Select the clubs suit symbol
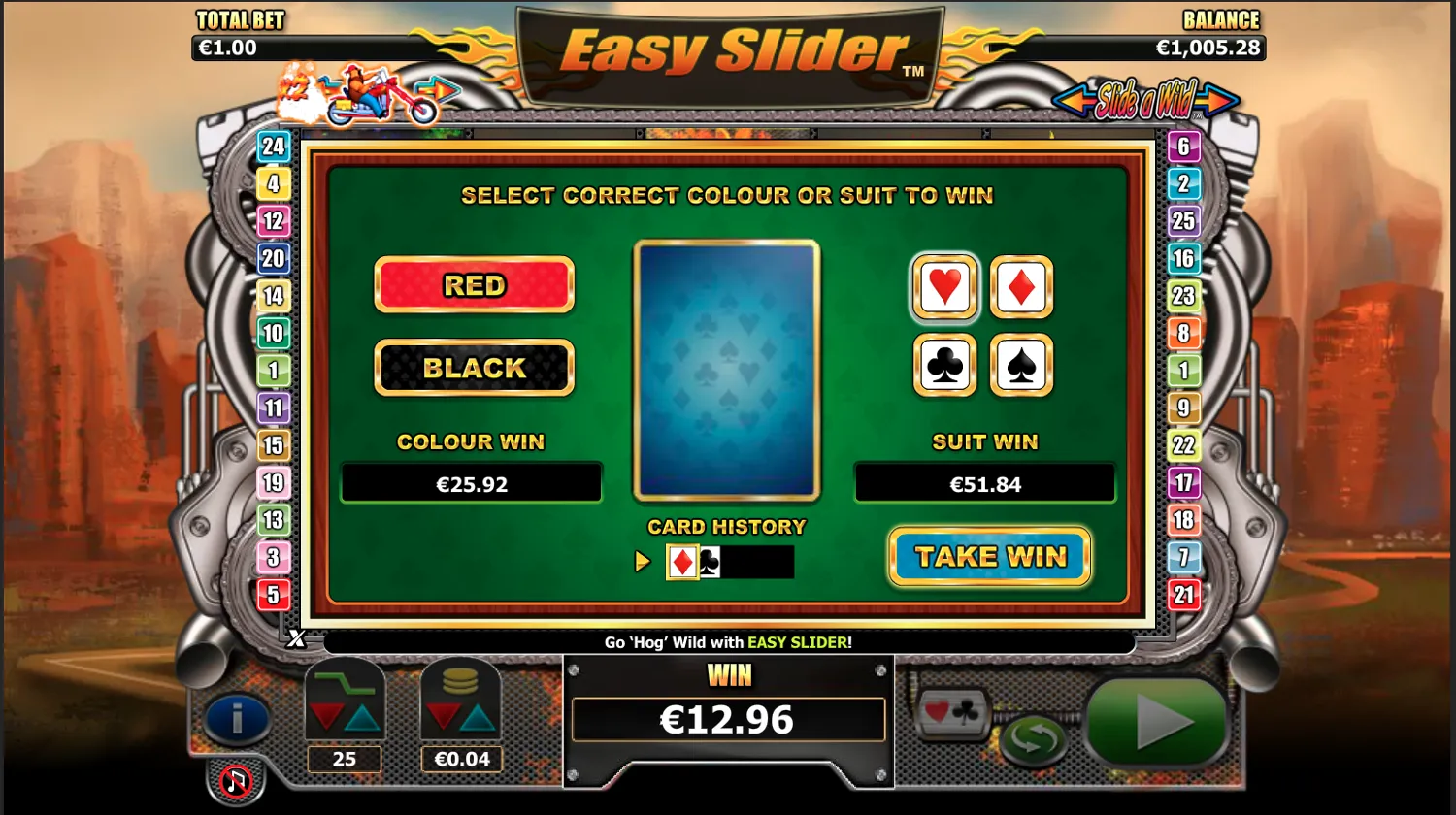 pos(943,364)
